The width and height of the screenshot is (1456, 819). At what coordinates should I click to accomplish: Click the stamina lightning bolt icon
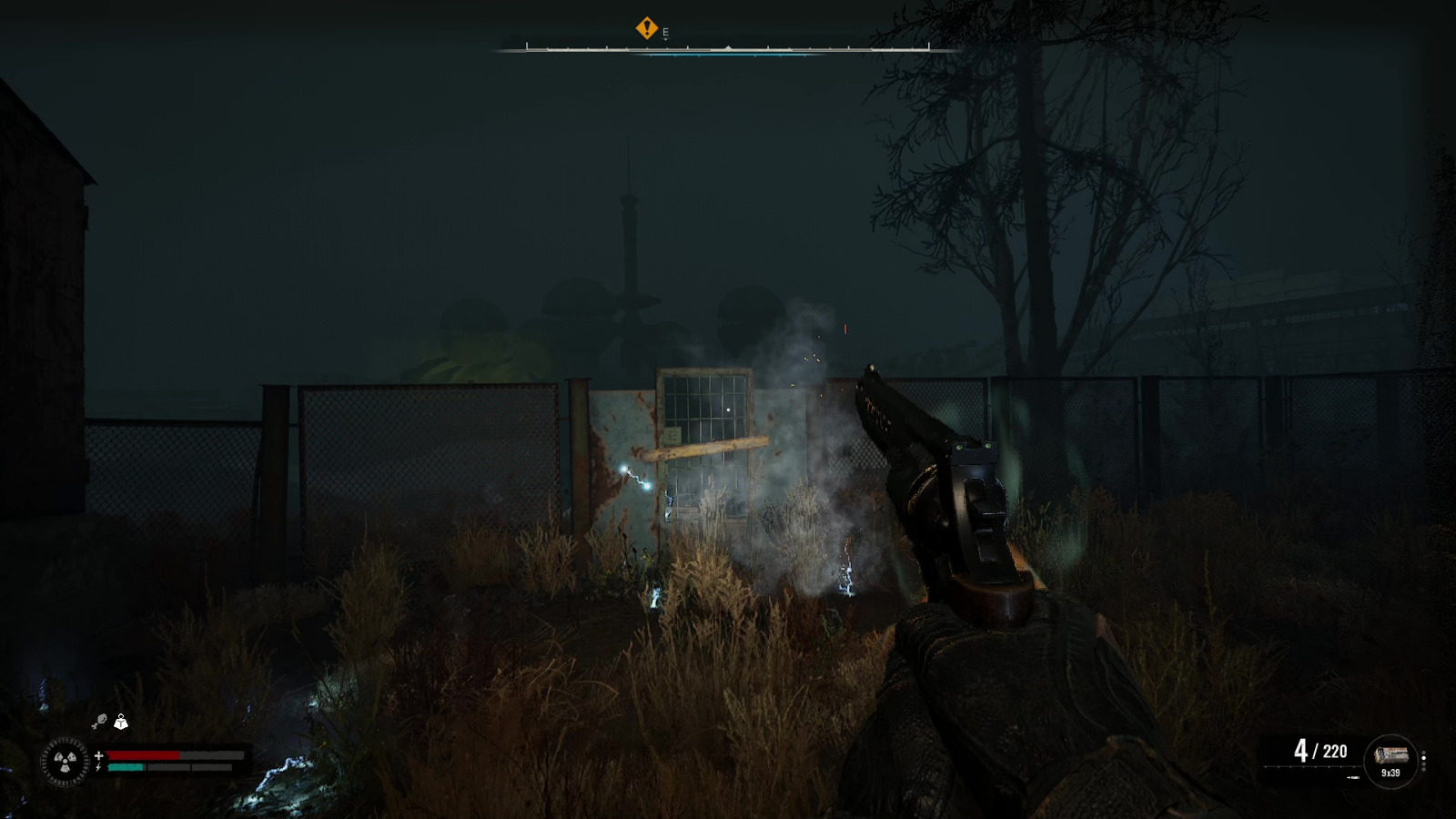[x=98, y=767]
